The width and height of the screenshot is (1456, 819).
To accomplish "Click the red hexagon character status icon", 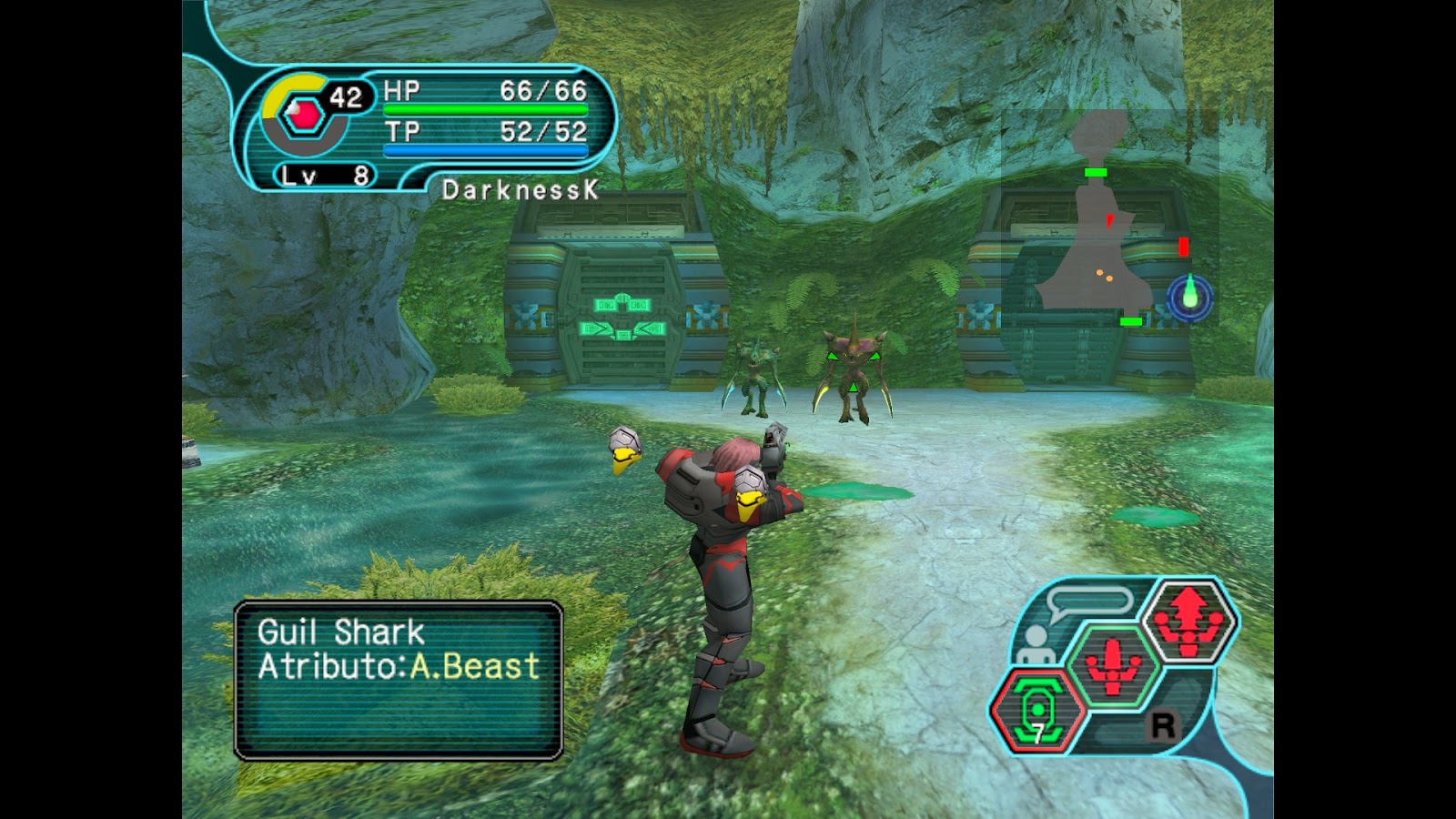I will (x=301, y=116).
